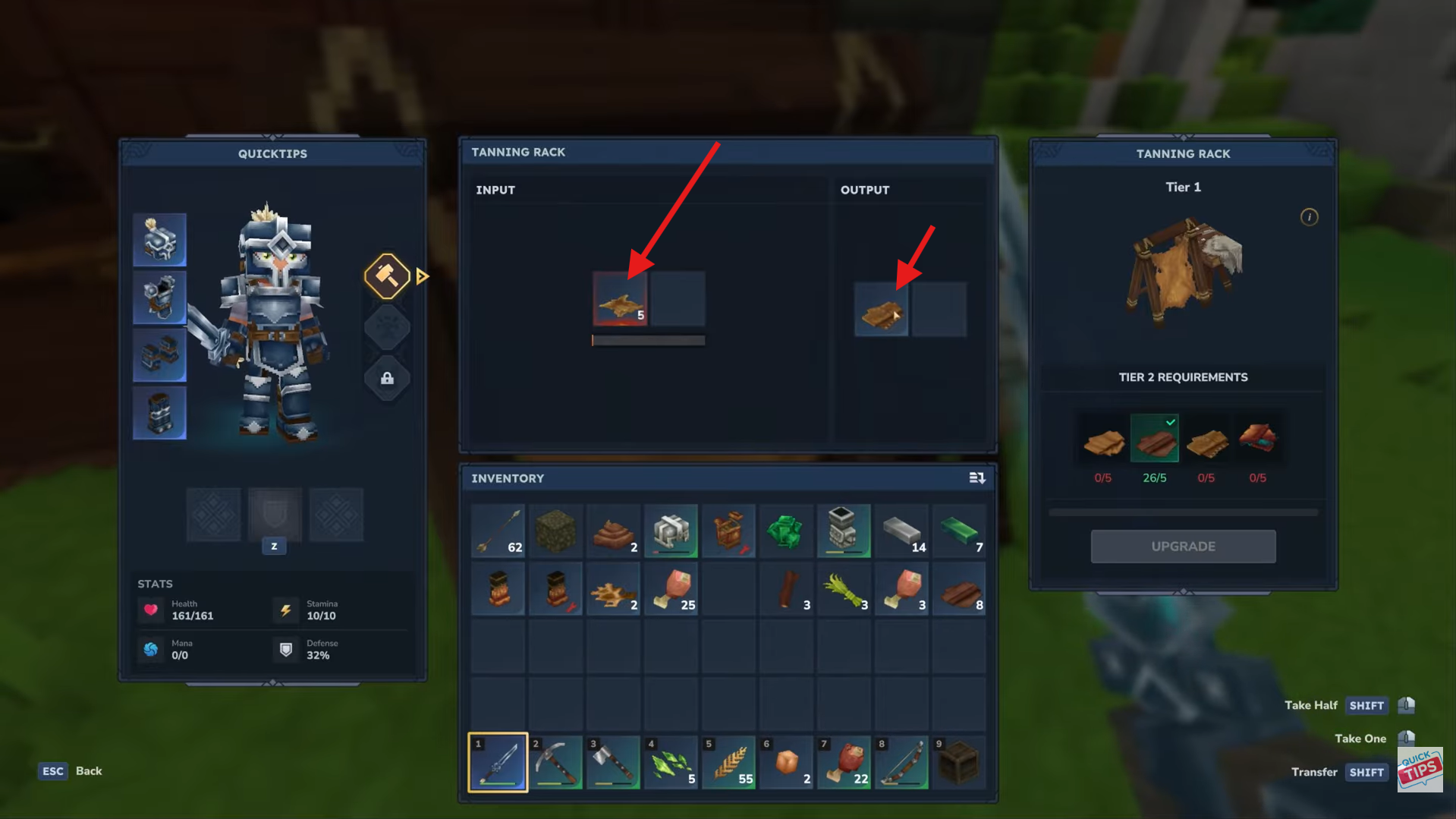Open the inventory sort dropdown icon

[977, 477]
